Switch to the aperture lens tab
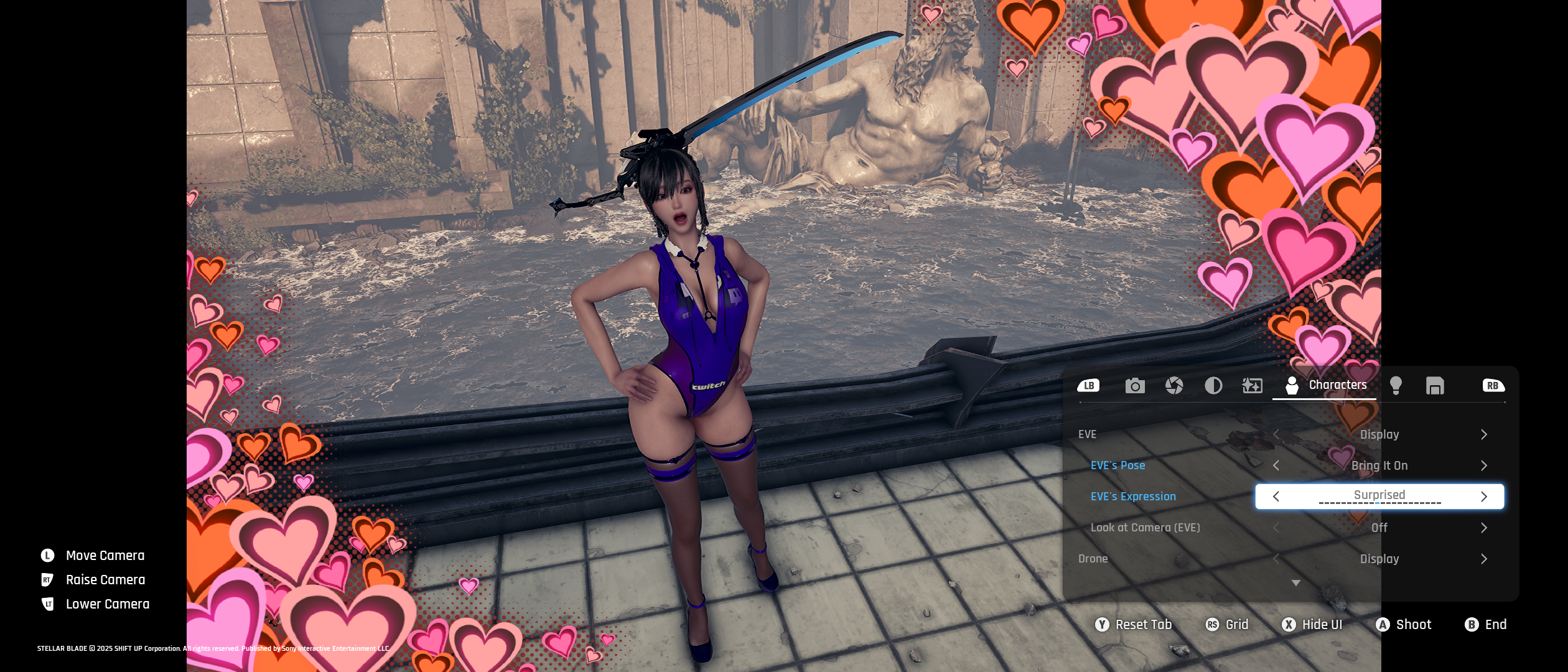The width and height of the screenshot is (1568, 672). pyautogui.click(x=1174, y=386)
